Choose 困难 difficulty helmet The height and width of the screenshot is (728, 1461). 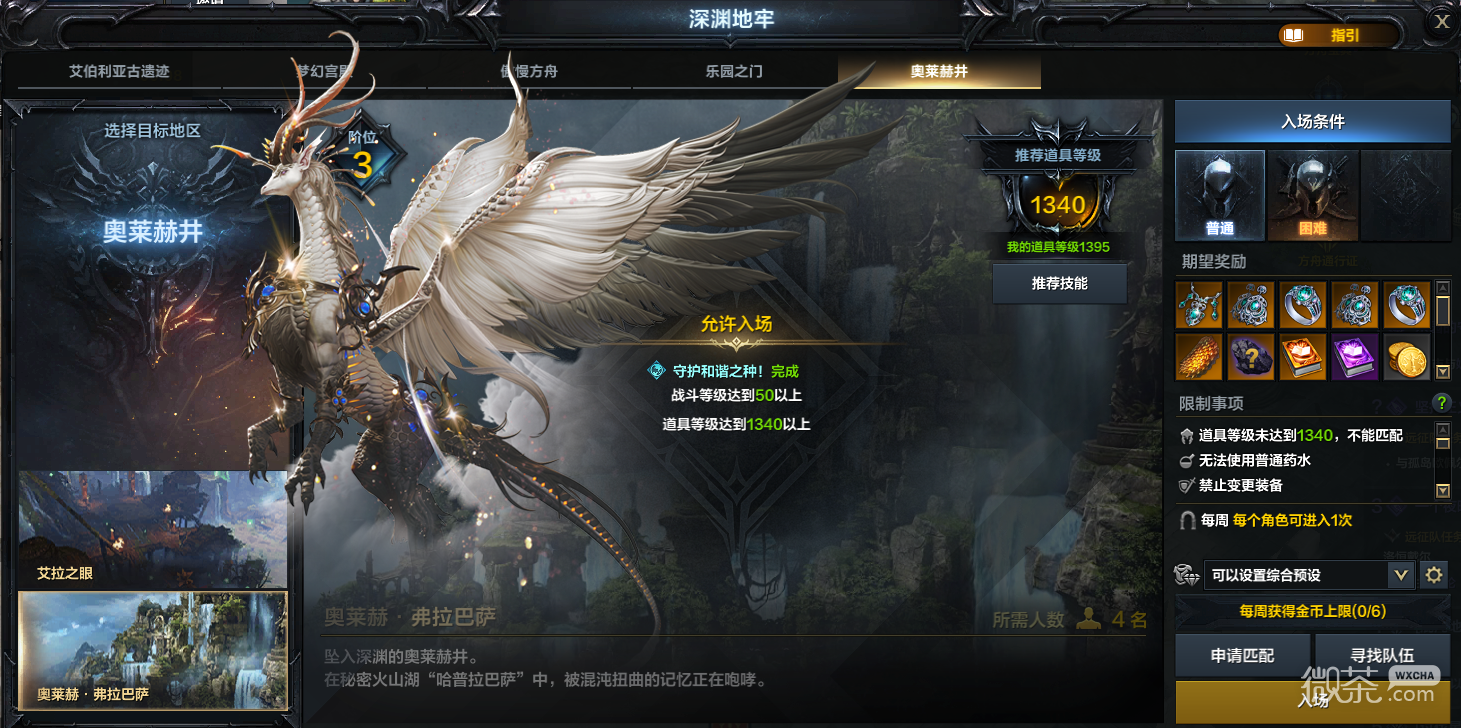coord(1312,195)
